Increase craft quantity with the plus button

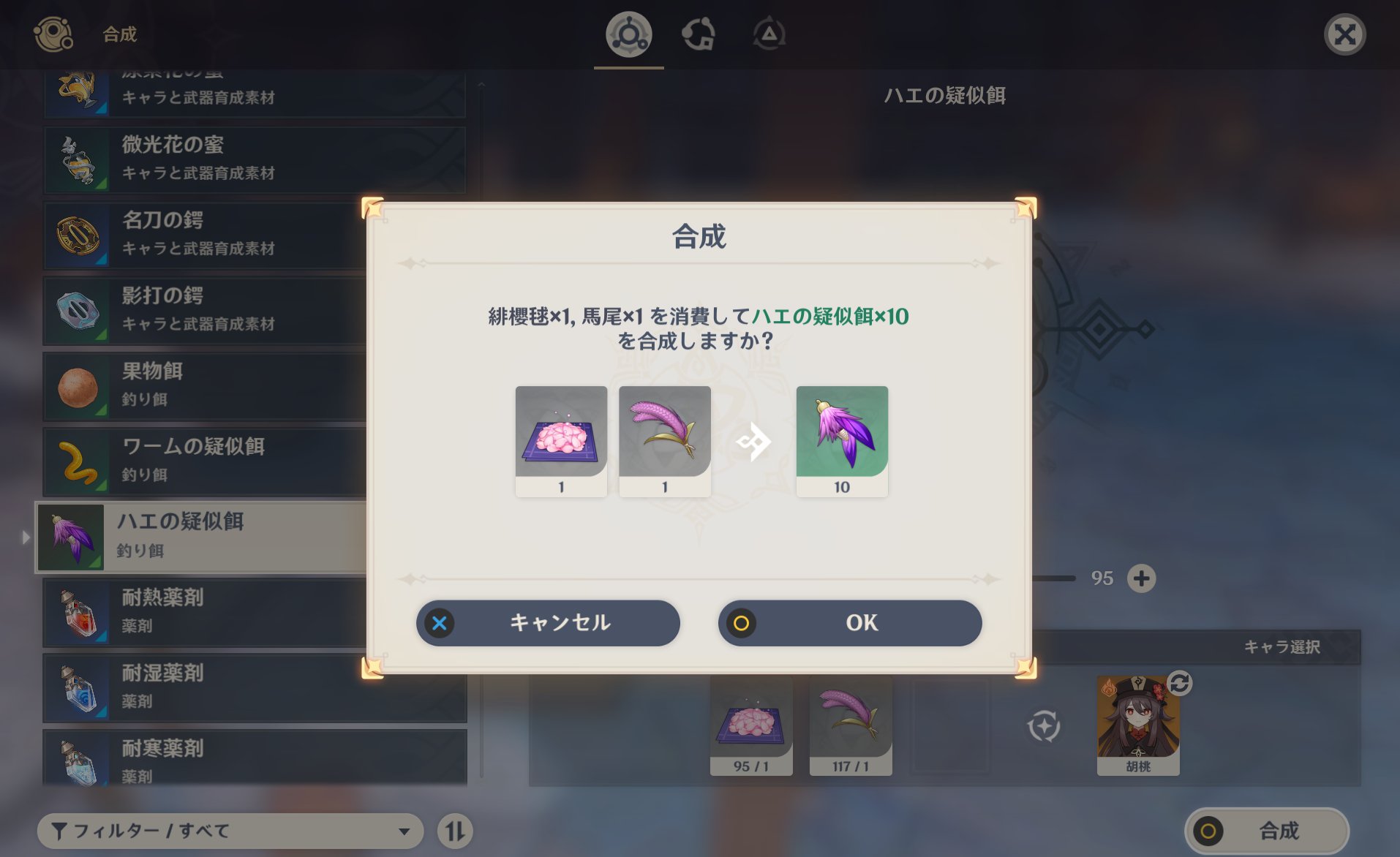(x=1143, y=578)
